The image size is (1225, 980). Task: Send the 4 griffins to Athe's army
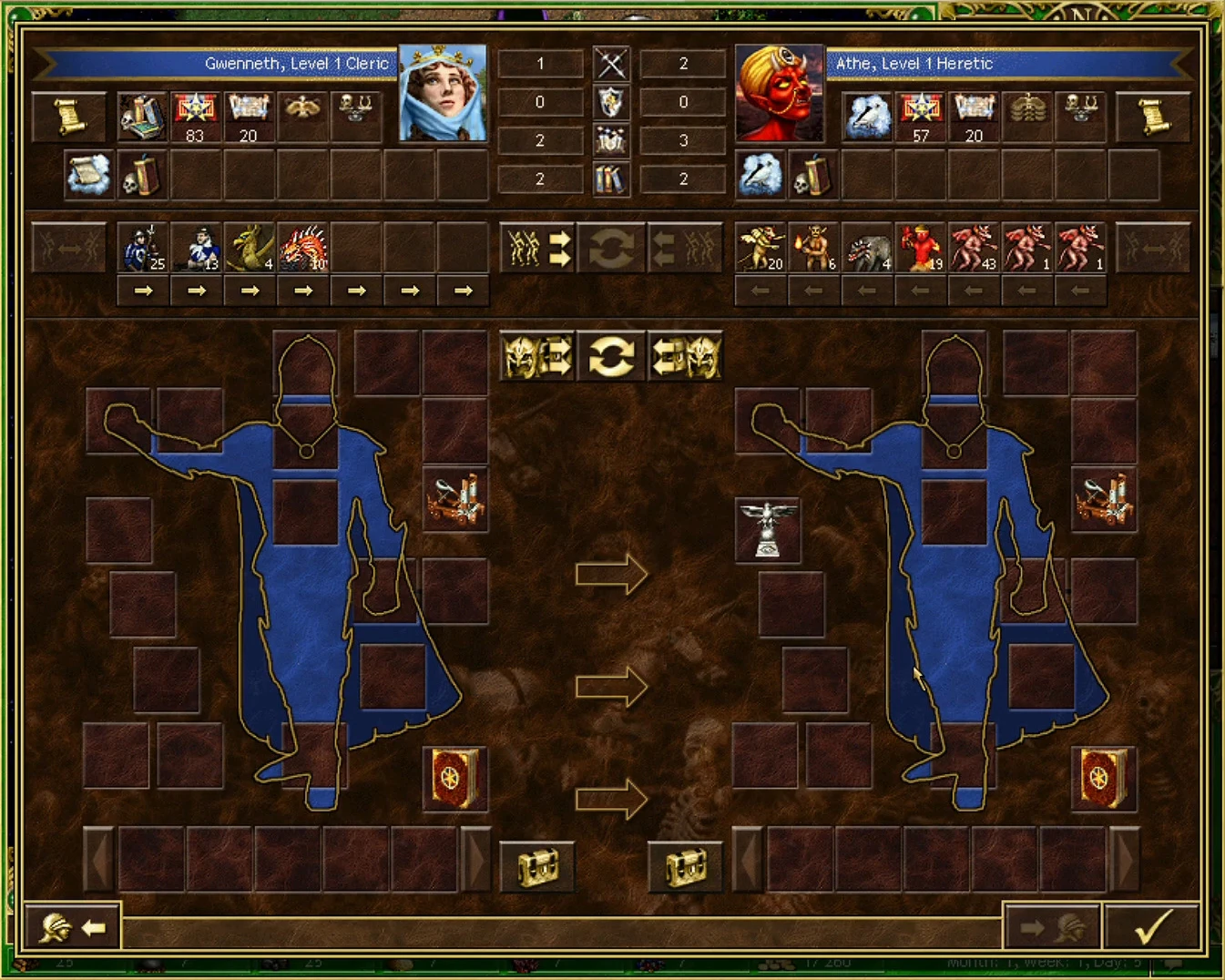249,291
